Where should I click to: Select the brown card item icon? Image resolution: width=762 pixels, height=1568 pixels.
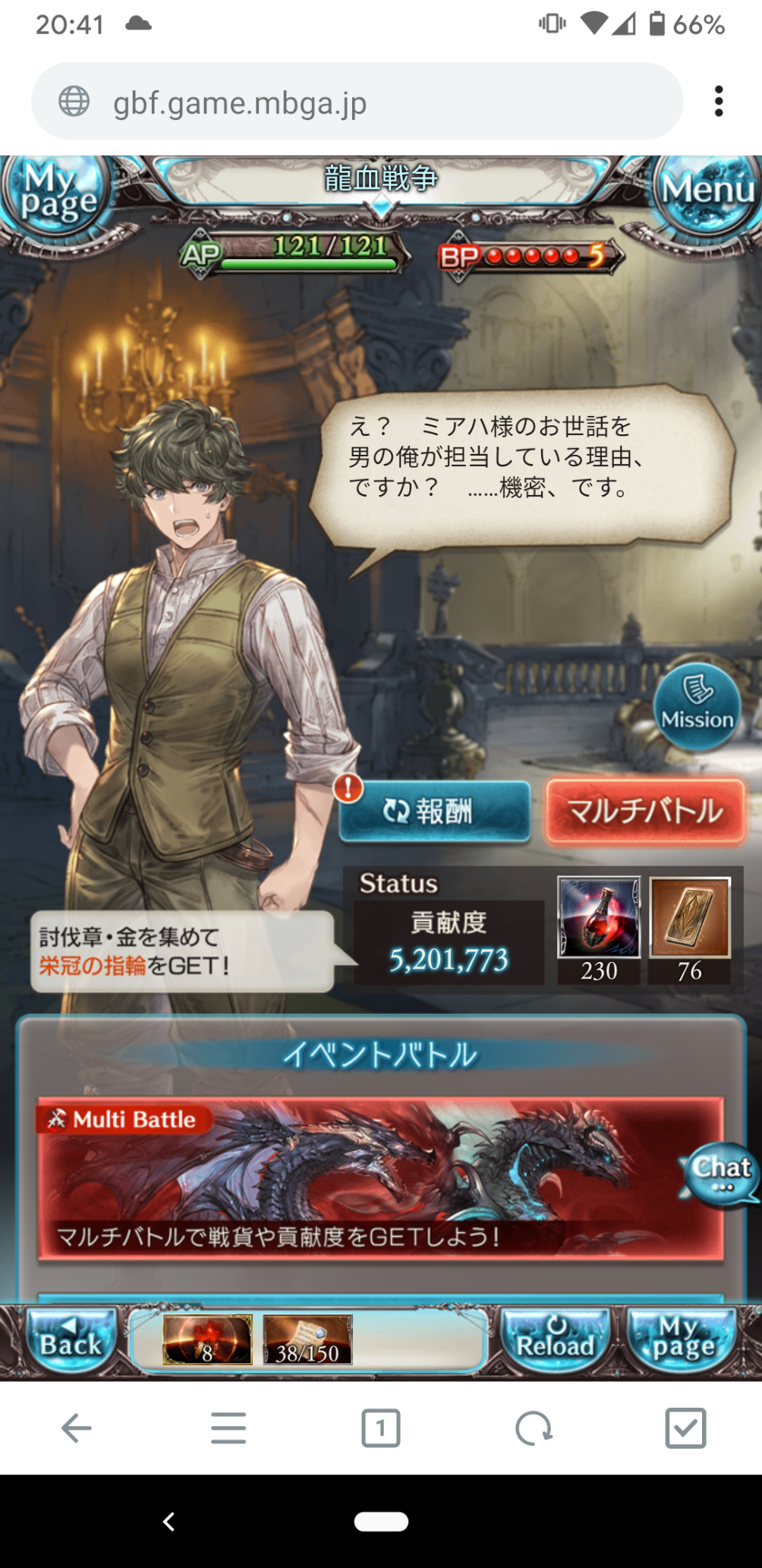(x=689, y=917)
